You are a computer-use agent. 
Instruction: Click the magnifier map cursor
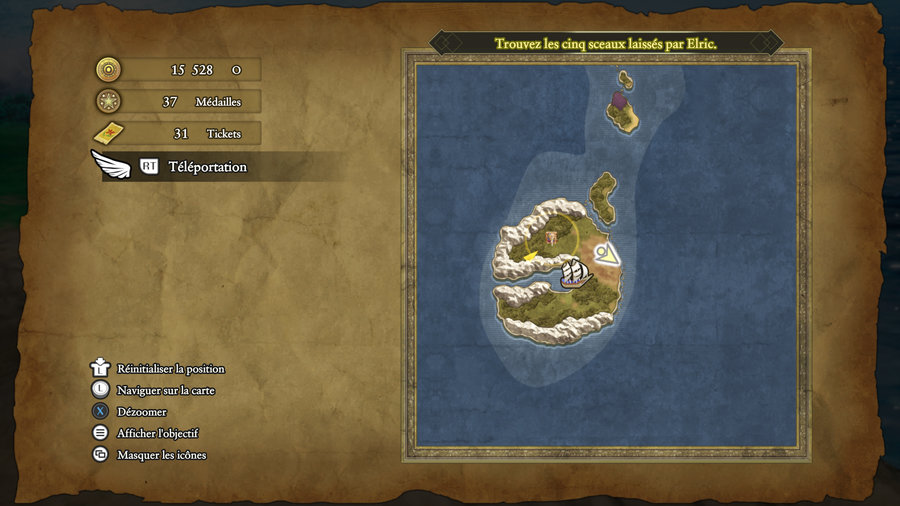pos(603,253)
